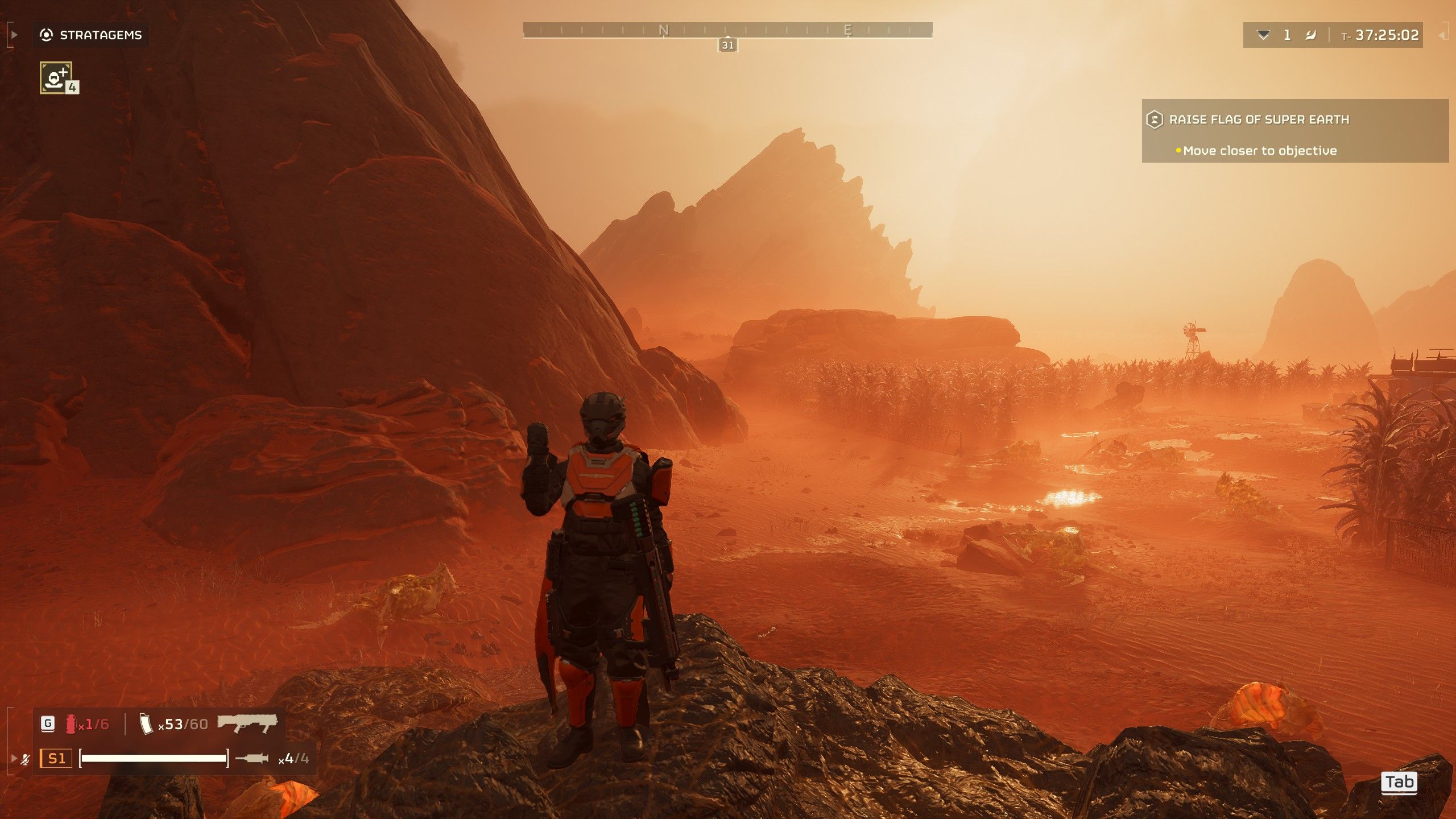Choose the primary rifle weapon icon
The image size is (1456, 819).
[247, 723]
